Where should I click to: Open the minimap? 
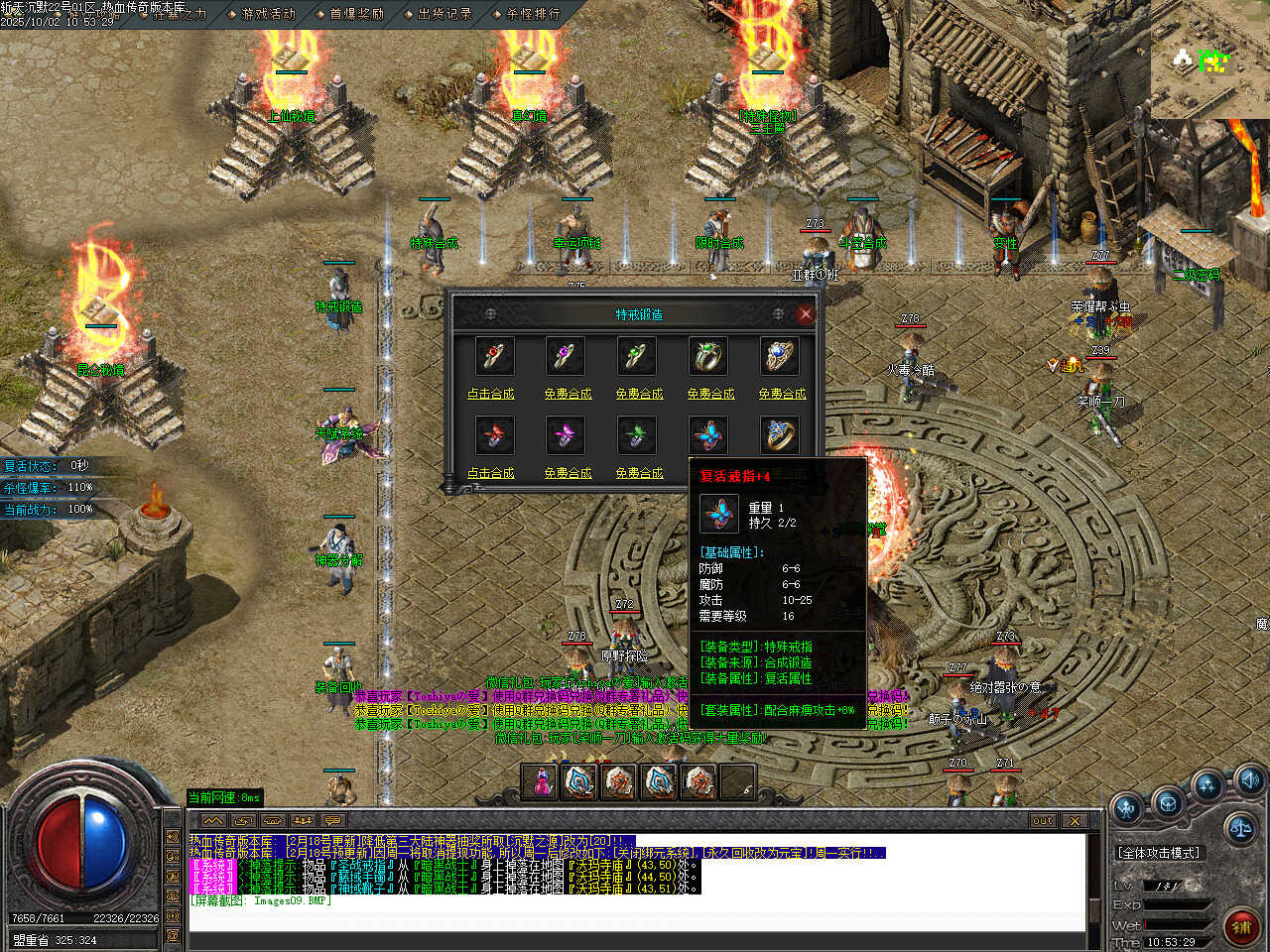coord(1209,59)
